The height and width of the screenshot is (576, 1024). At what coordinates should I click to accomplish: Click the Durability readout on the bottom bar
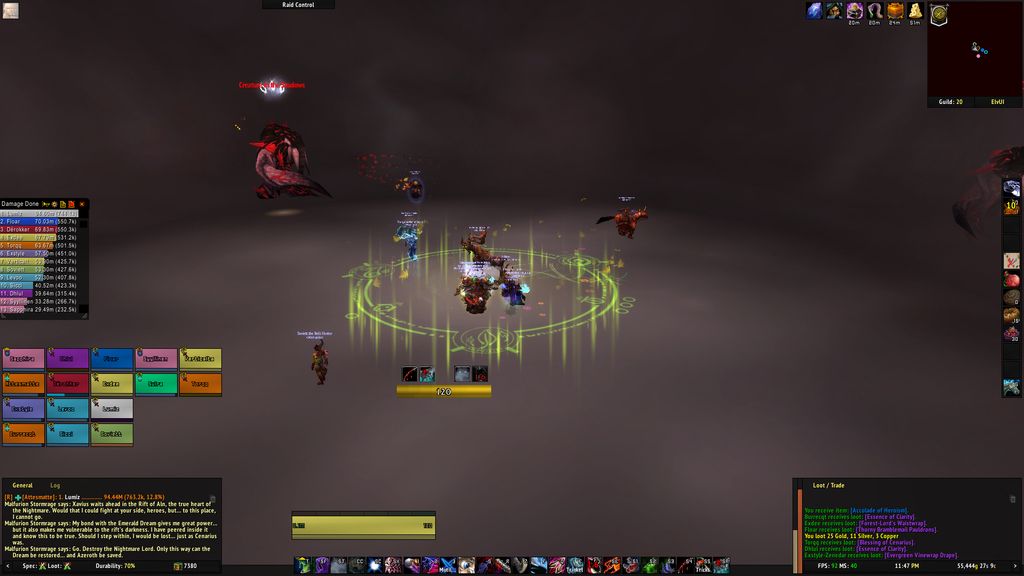pyautogui.click(x=116, y=566)
